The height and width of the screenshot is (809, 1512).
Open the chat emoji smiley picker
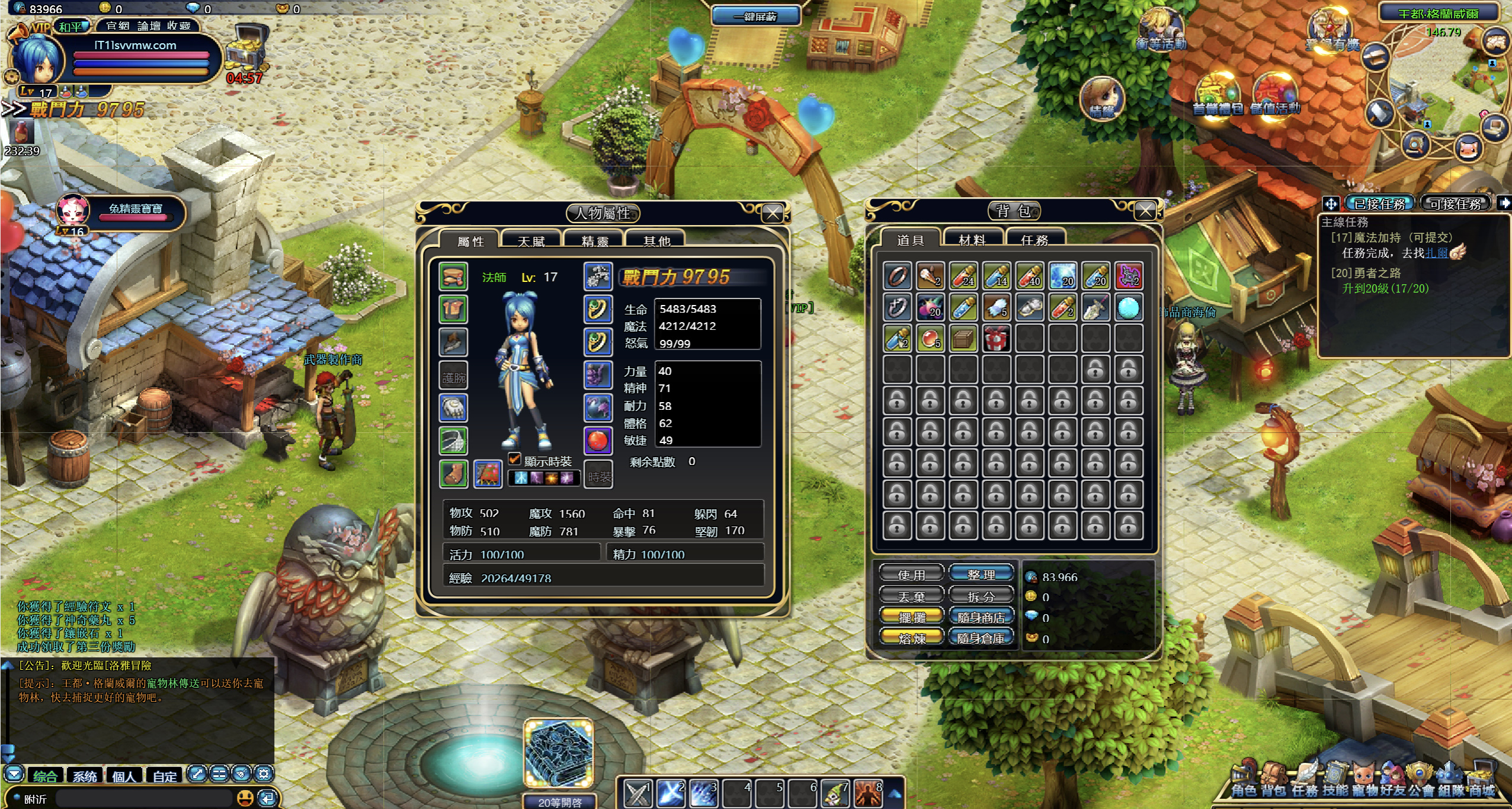[x=245, y=798]
